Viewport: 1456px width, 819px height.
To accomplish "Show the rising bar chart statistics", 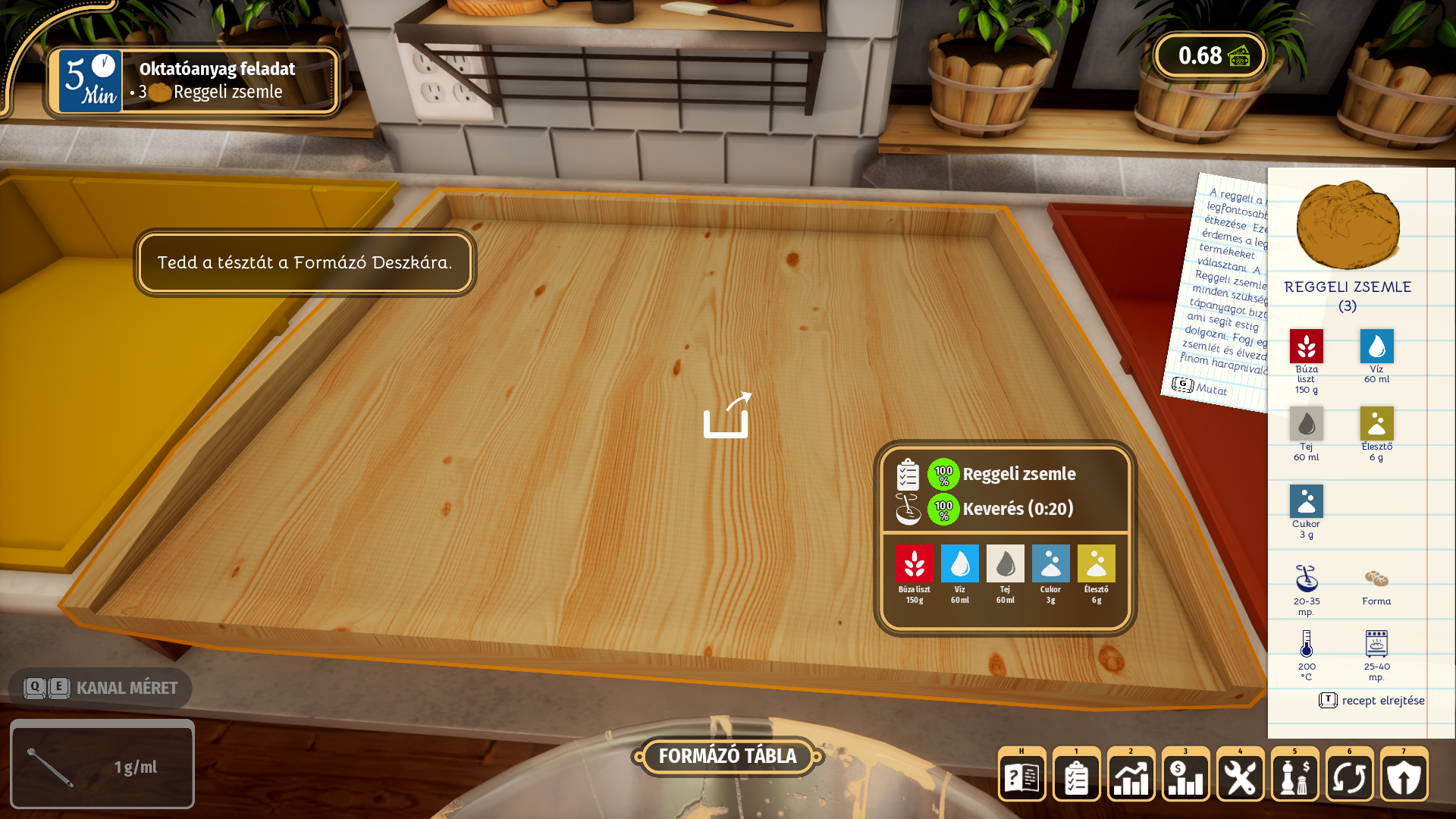I will pyautogui.click(x=1131, y=777).
